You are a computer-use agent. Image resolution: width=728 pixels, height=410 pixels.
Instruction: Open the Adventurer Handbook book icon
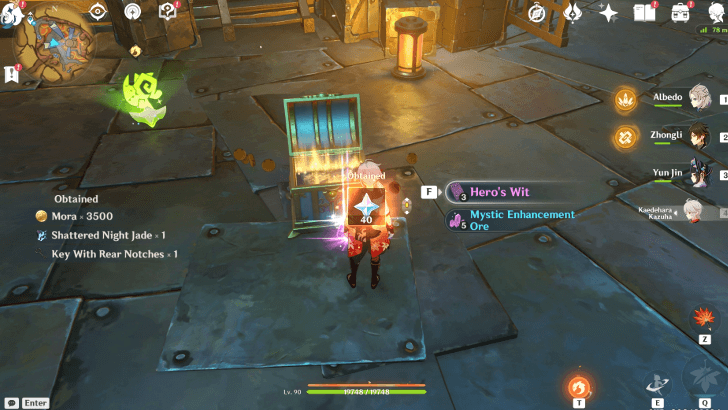[x=644, y=12]
